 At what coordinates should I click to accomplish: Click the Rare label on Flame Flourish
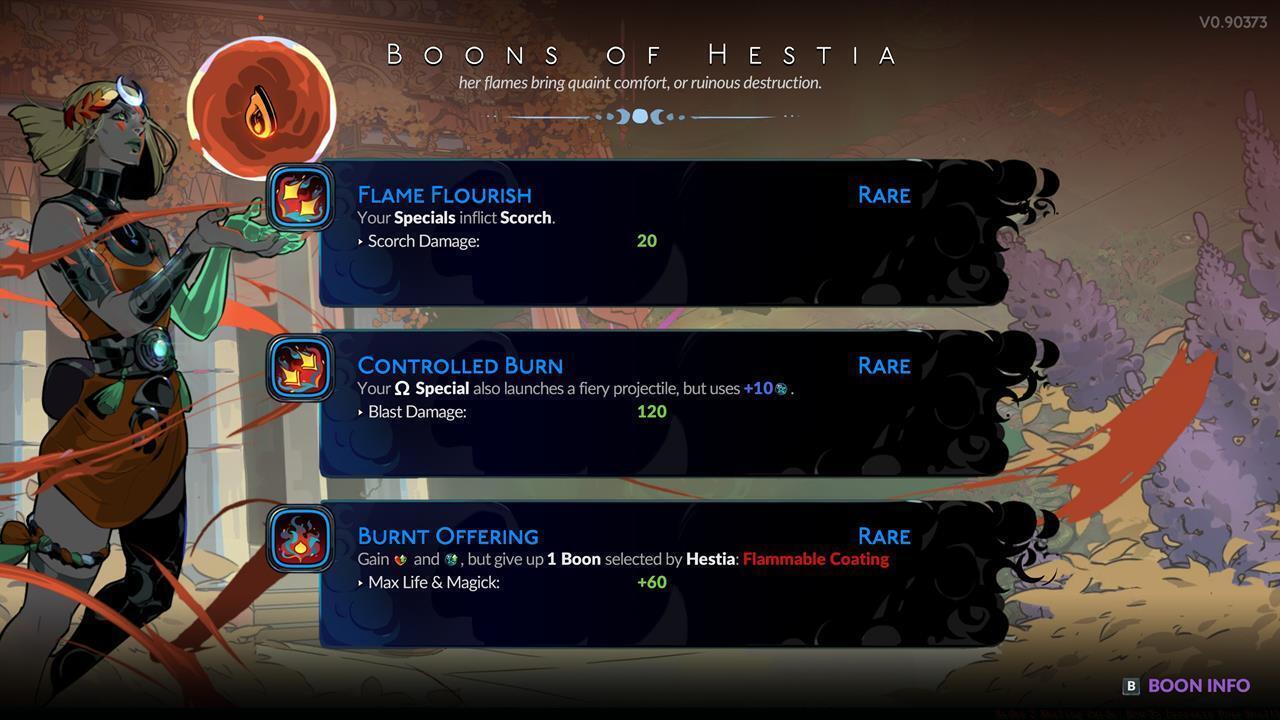click(x=883, y=195)
